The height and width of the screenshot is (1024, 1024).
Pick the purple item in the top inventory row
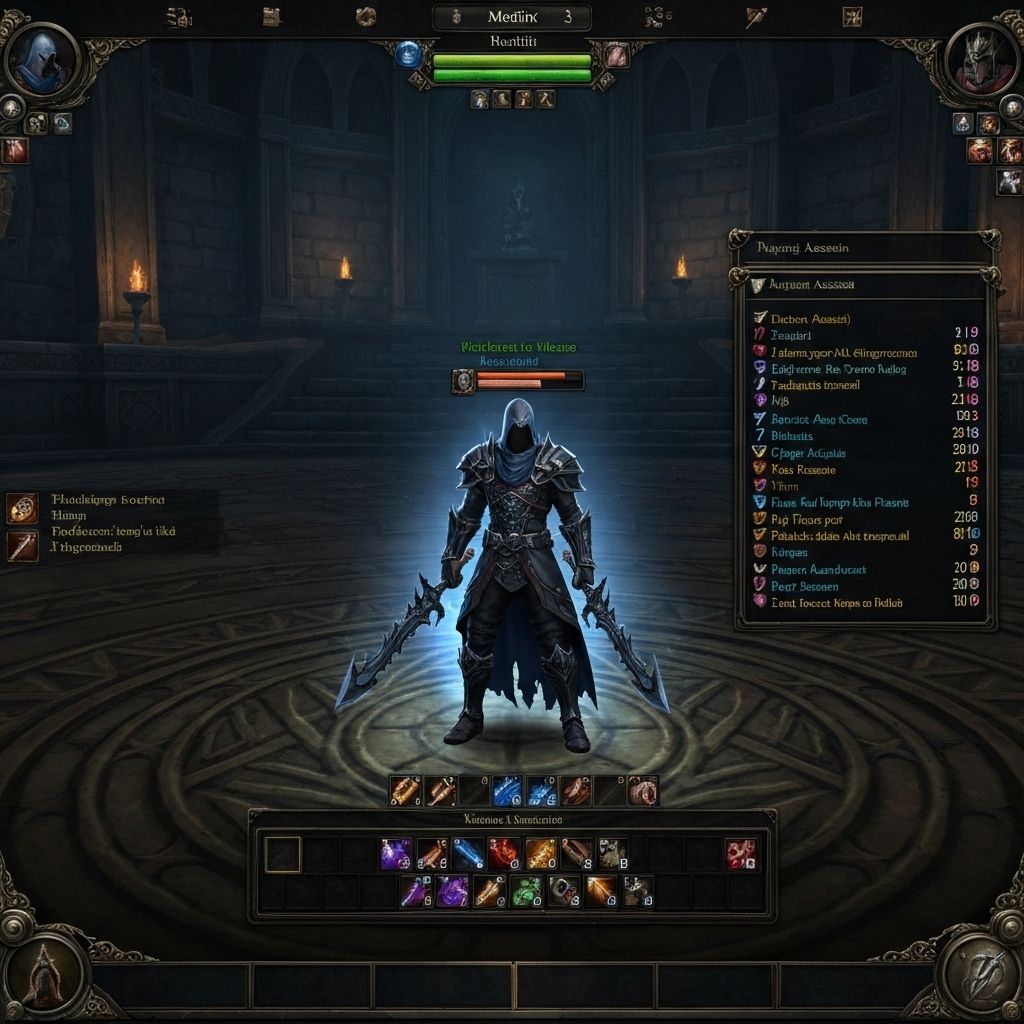396,854
